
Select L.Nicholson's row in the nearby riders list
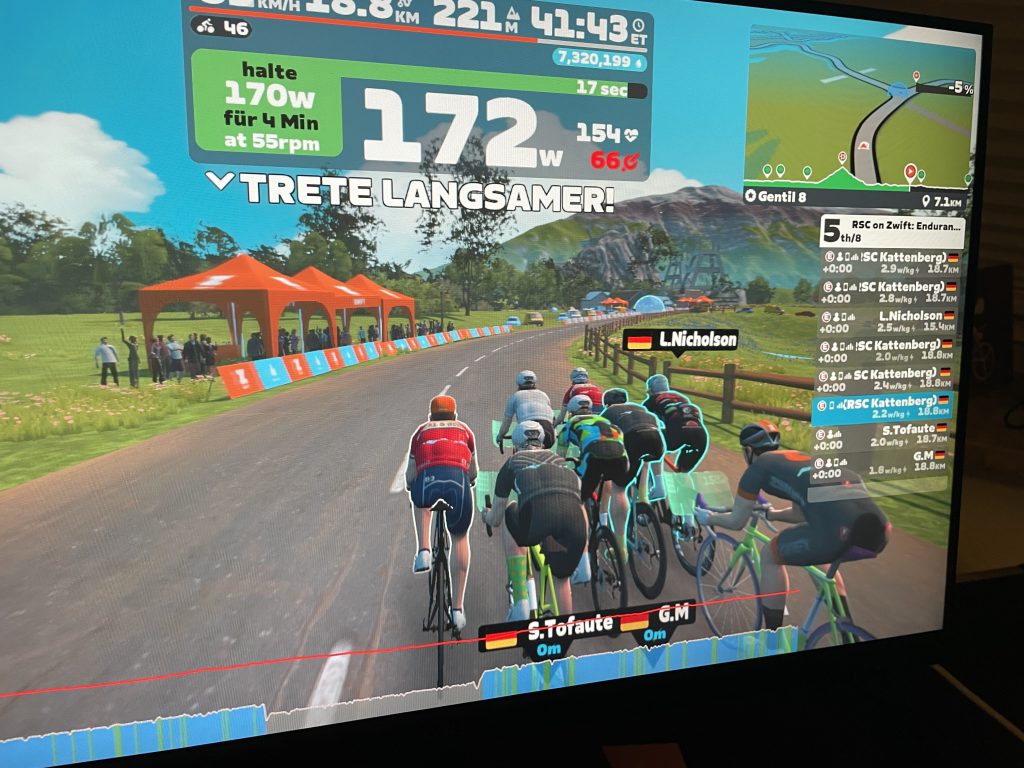[x=886, y=321]
